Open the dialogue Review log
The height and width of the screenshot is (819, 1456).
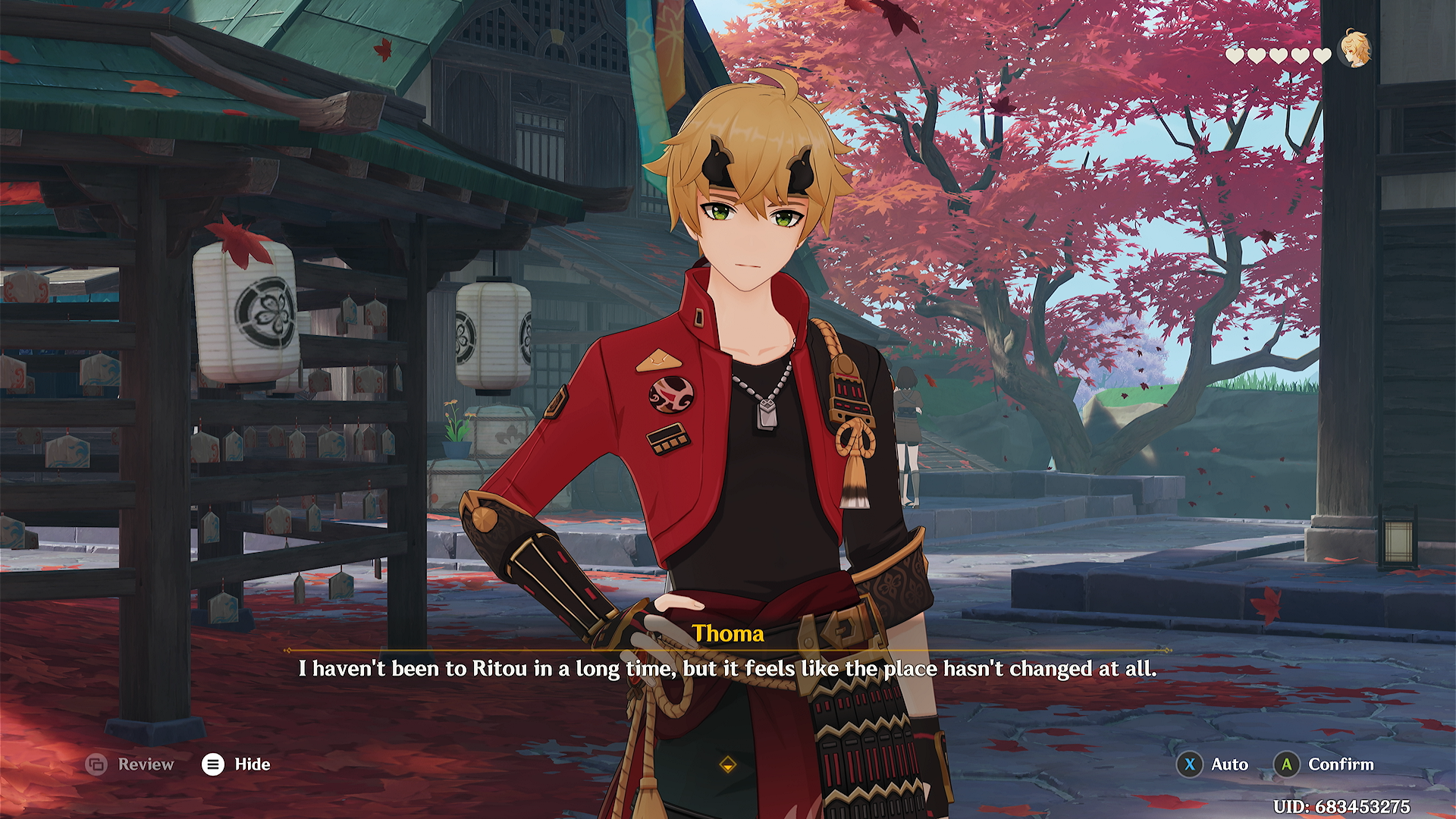[x=130, y=764]
